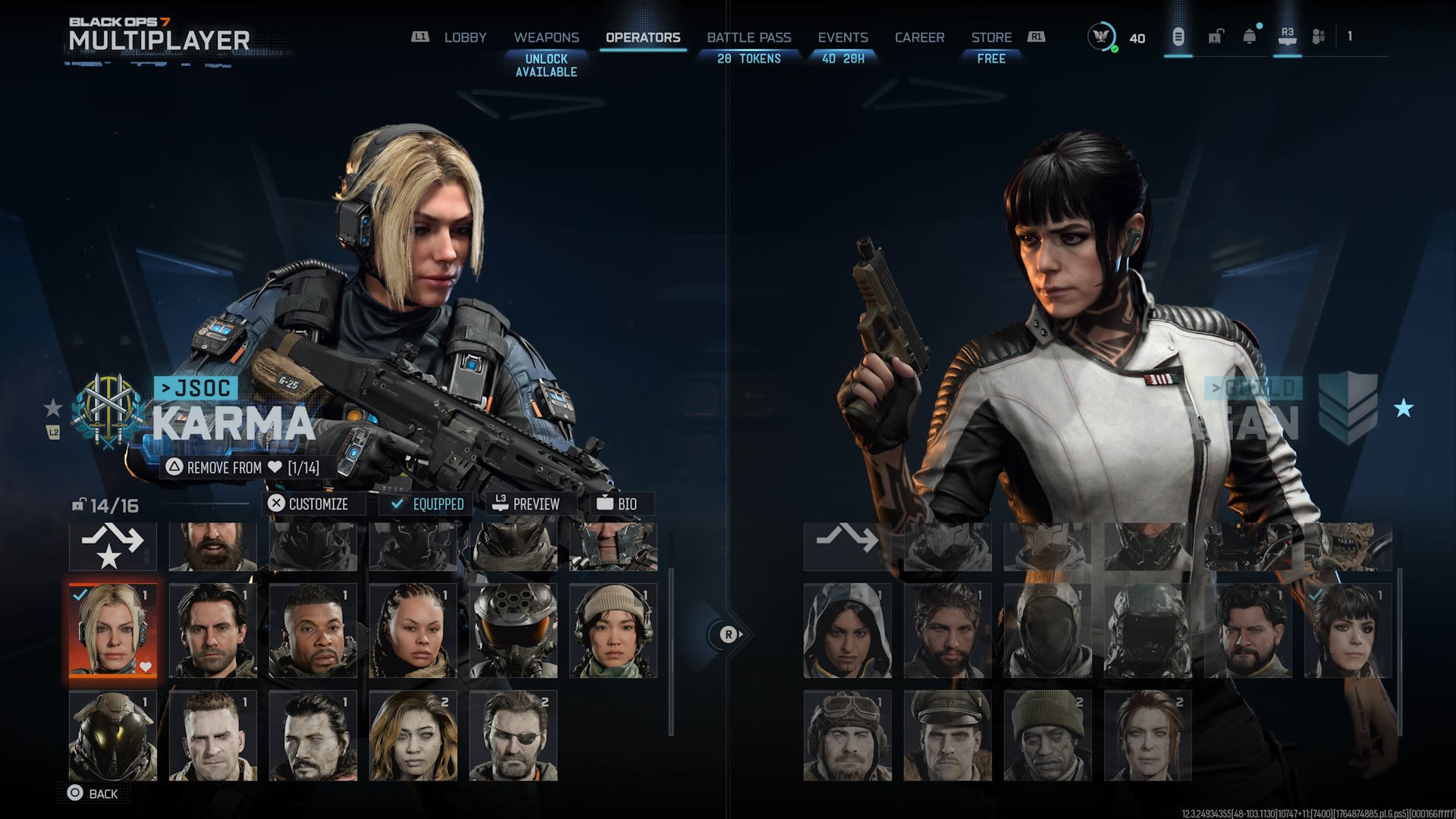Select the blonde Karma operator portrait
This screenshot has width=1456, height=819.
tap(113, 629)
